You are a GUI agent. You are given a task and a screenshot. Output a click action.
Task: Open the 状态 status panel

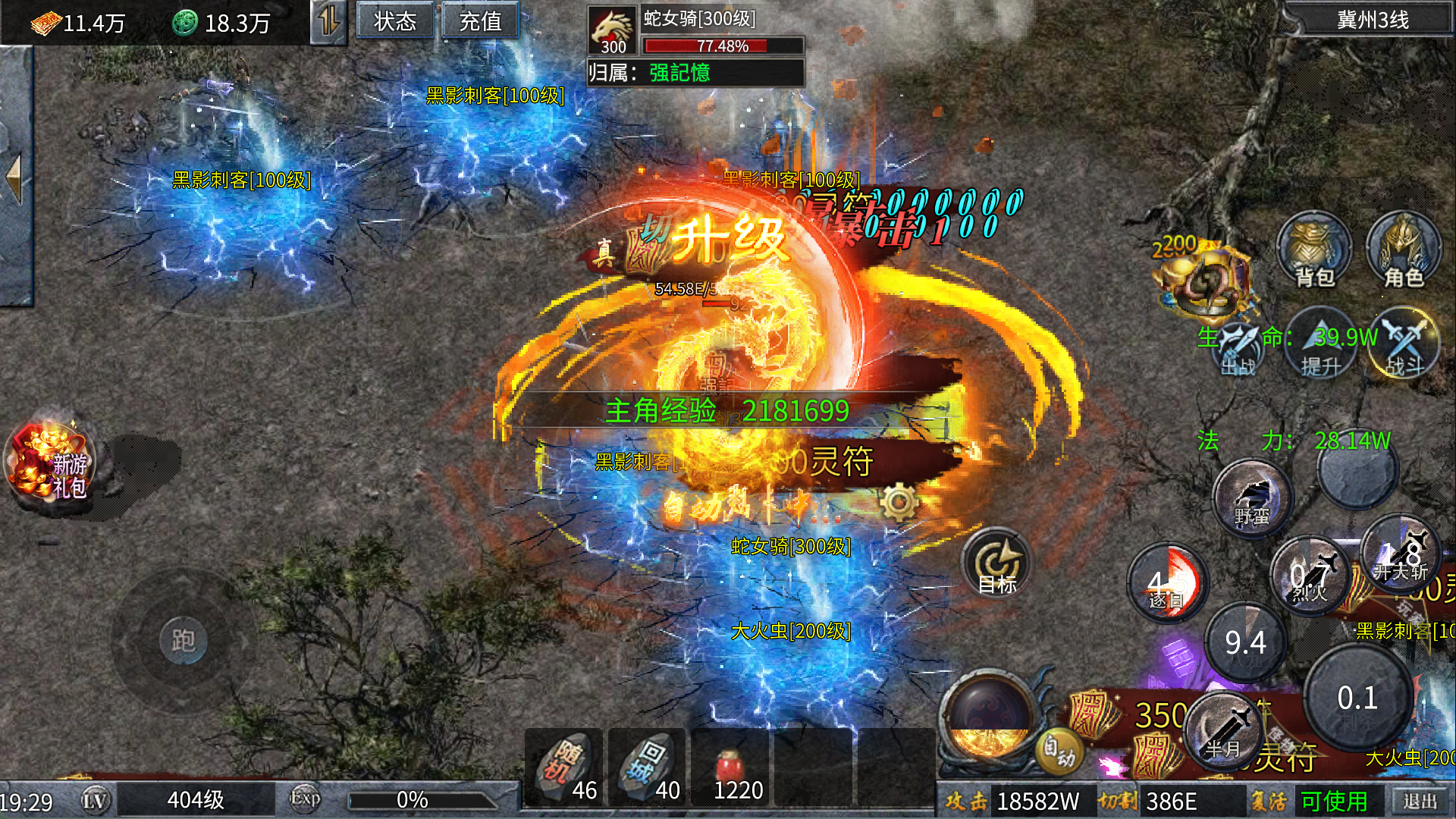click(395, 21)
